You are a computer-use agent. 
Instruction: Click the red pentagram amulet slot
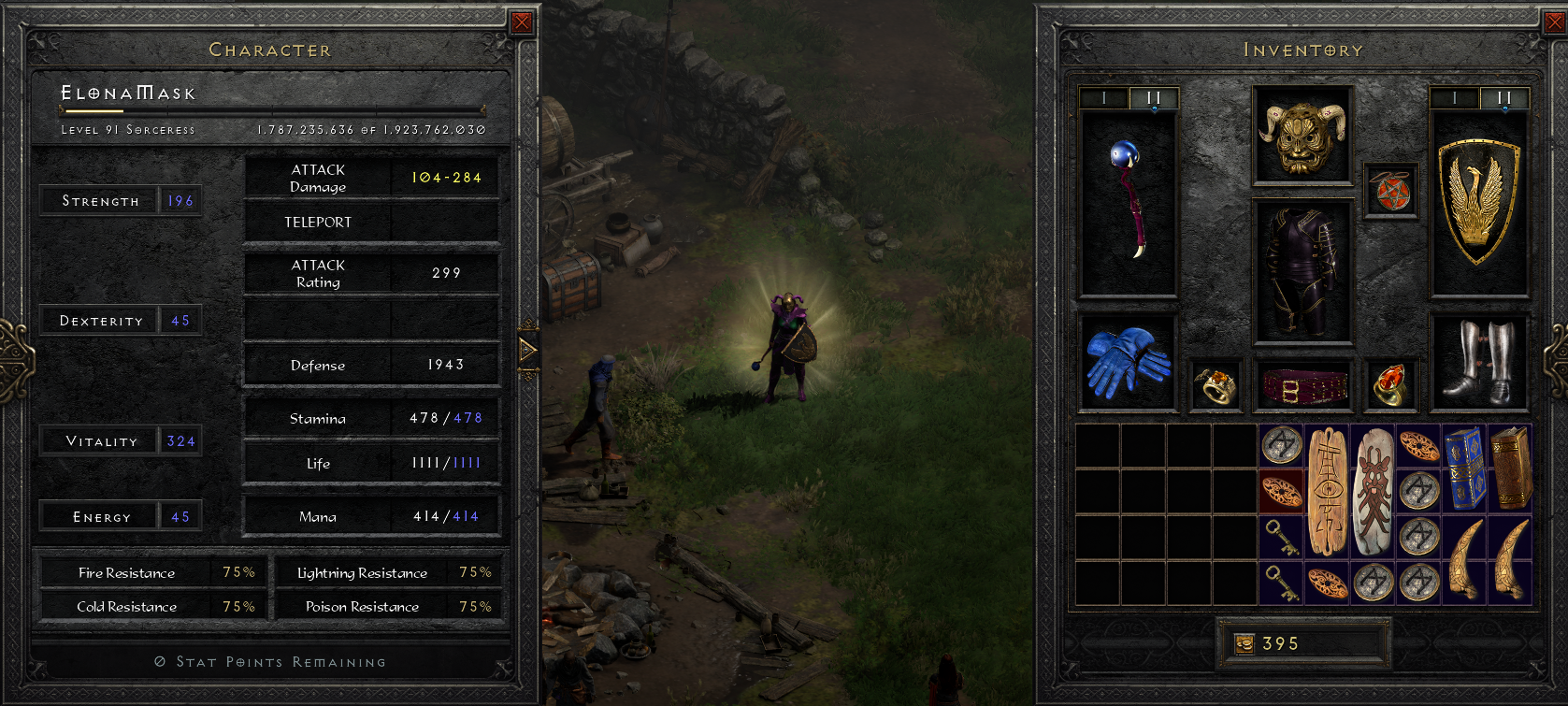[x=1390, y=192]
